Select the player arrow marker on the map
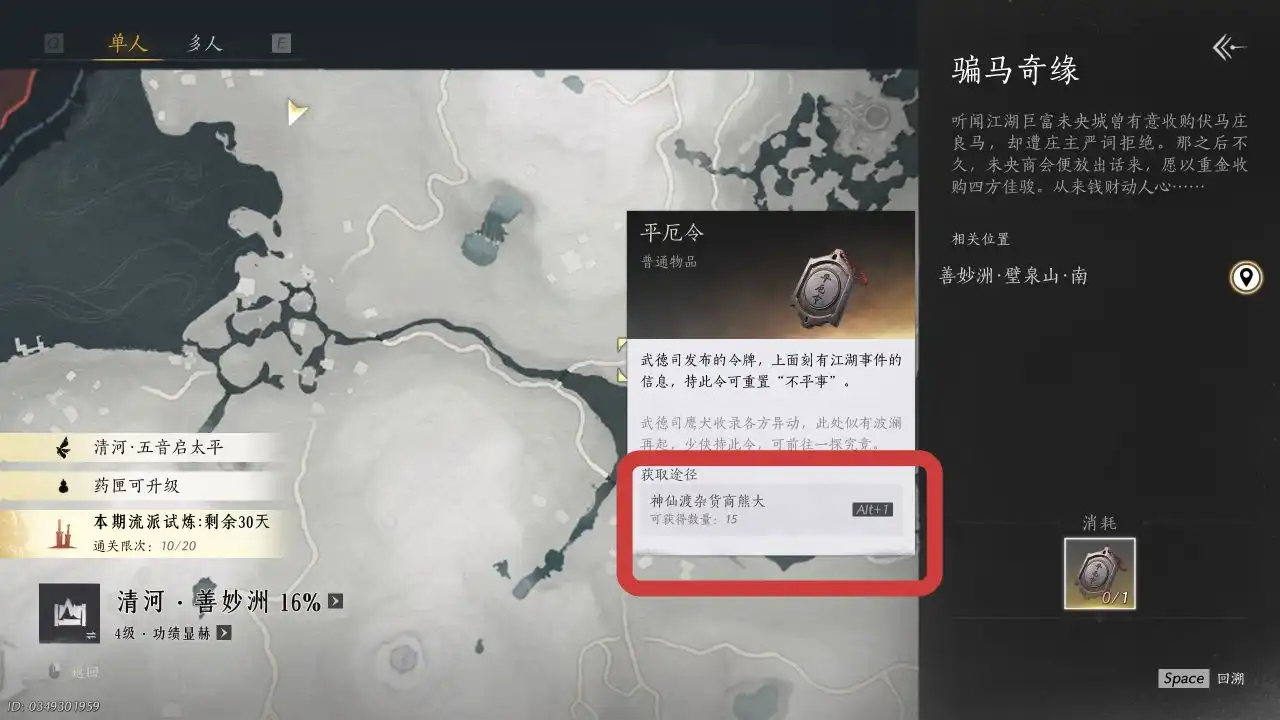 tap(296, 112)
